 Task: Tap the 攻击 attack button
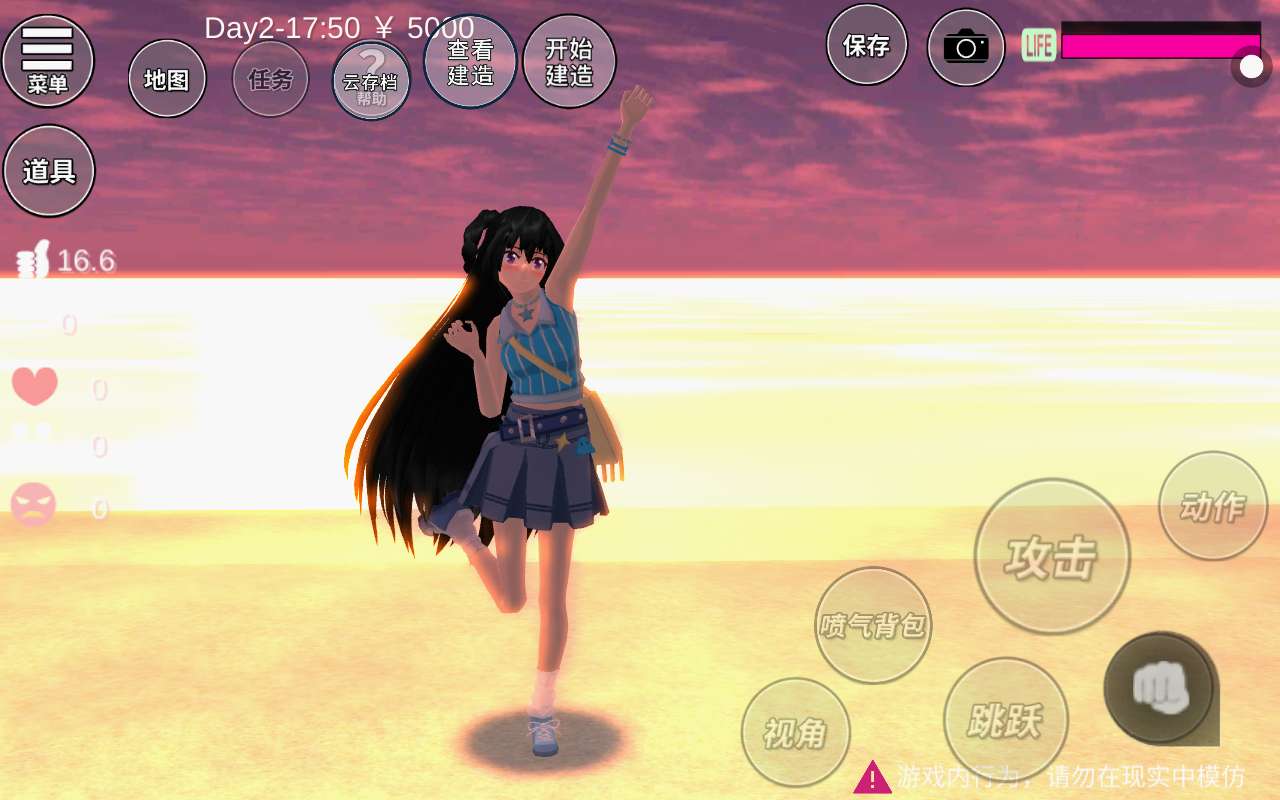tap(1052, 556)
